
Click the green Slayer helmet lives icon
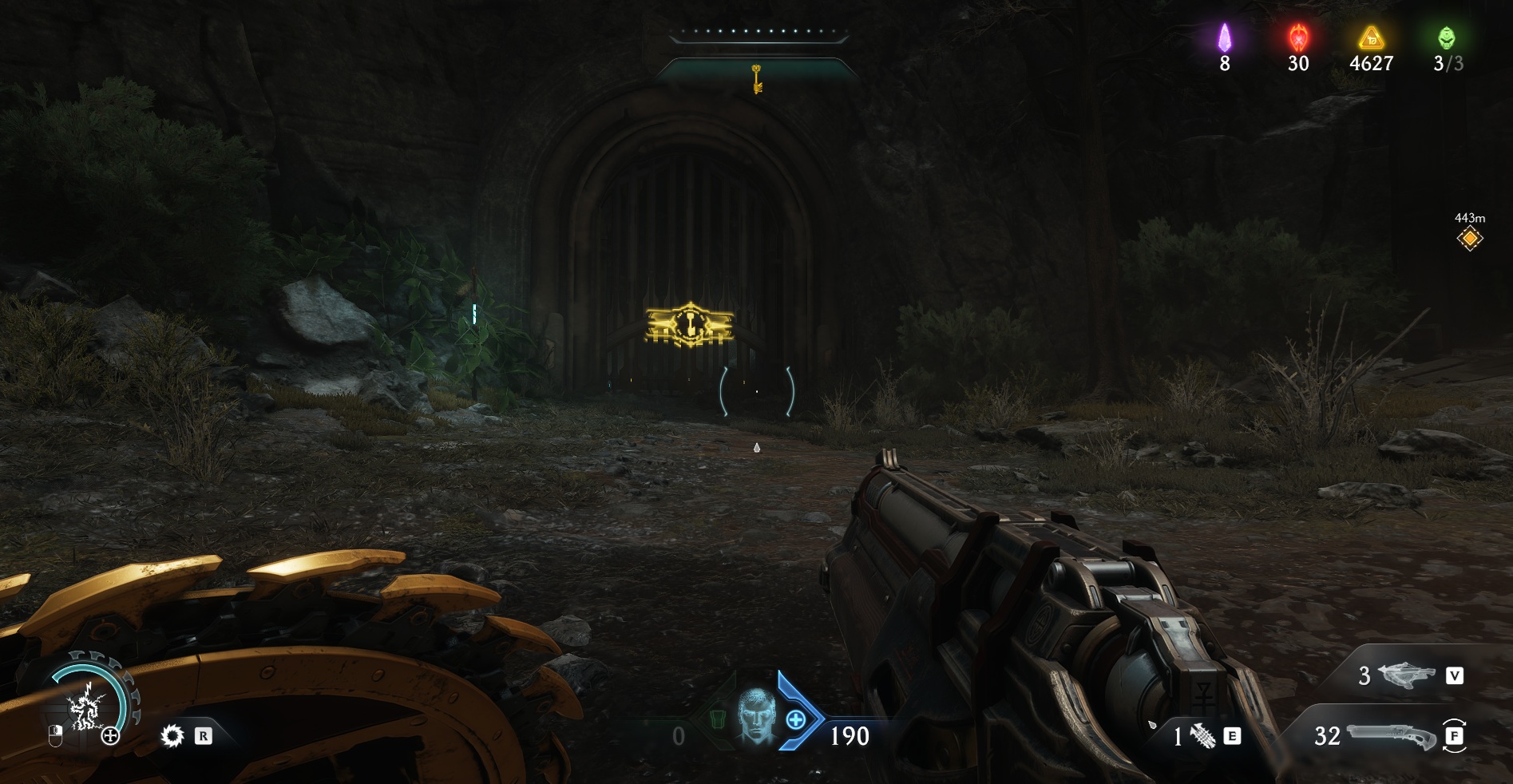[1446, 38]
